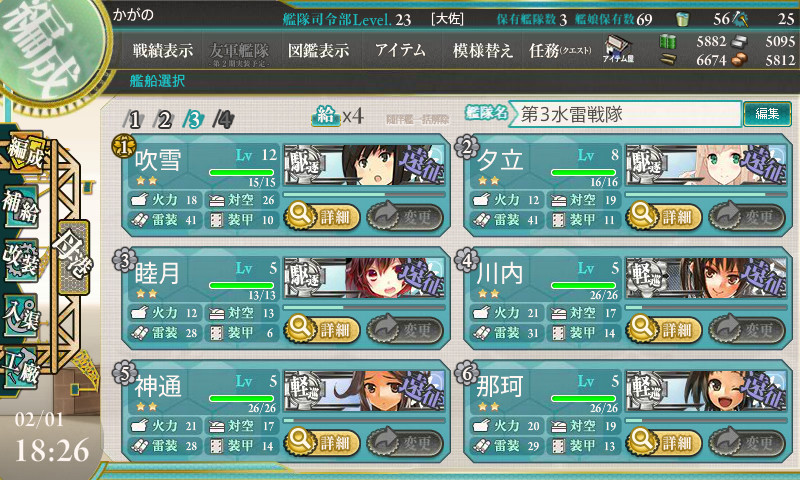Show 詳細 details for 吹雪
Image resolution: width=800 pixels, height=480 pixels.
coord(320,214)
